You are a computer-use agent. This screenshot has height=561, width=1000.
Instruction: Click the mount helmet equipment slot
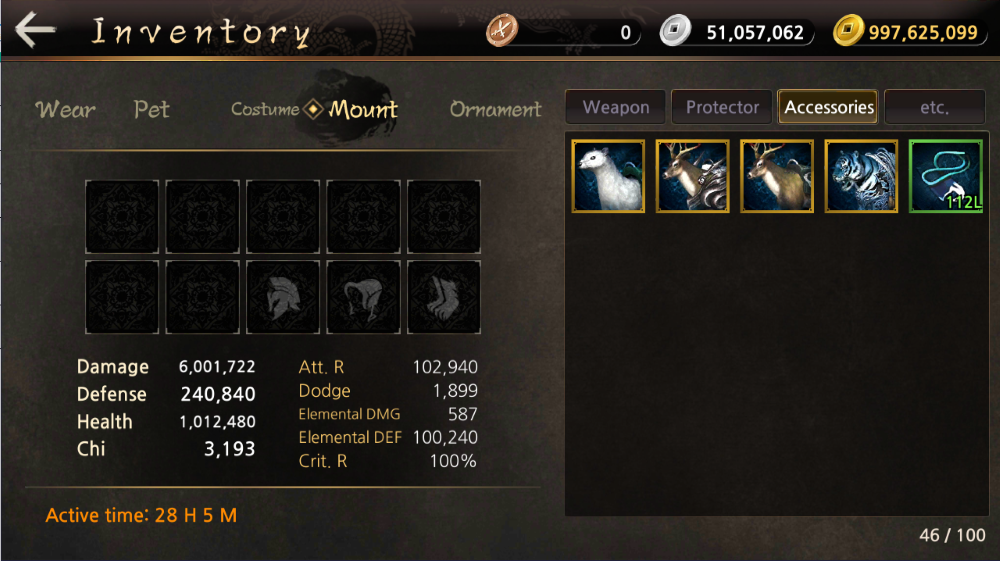(x=283, y=297)
